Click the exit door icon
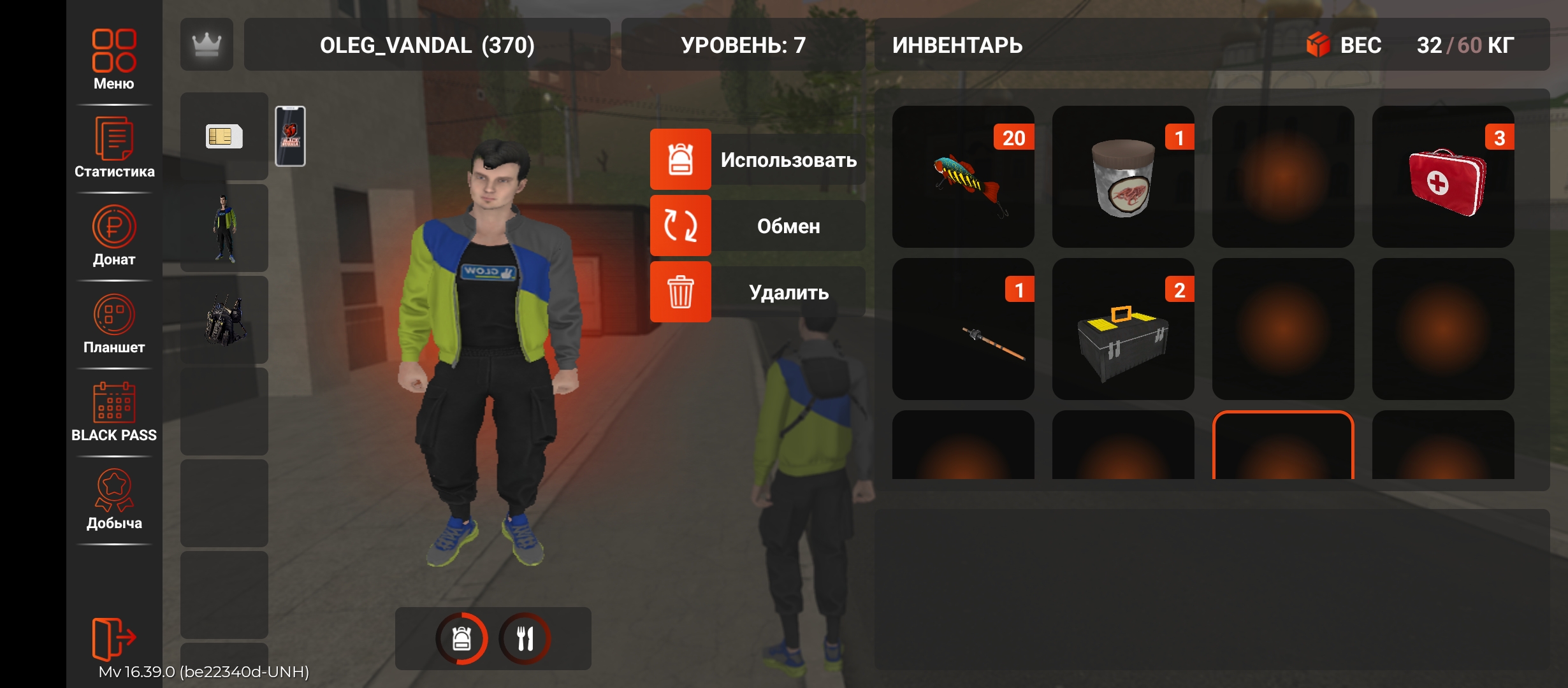This screenshot has height=688, width=1568. [114, 637]
